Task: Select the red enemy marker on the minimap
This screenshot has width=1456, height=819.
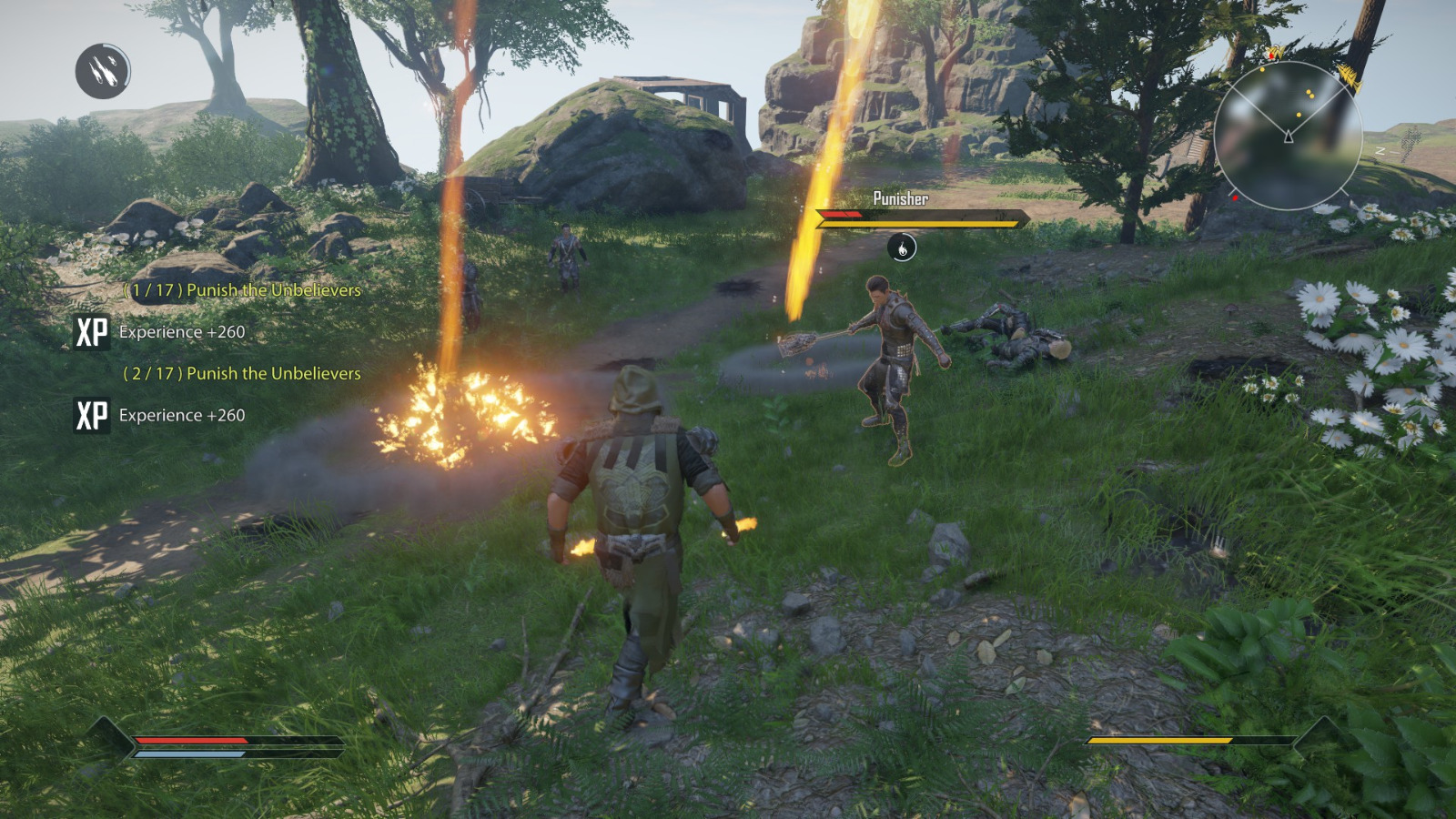Action: (x=1235, y=197)
